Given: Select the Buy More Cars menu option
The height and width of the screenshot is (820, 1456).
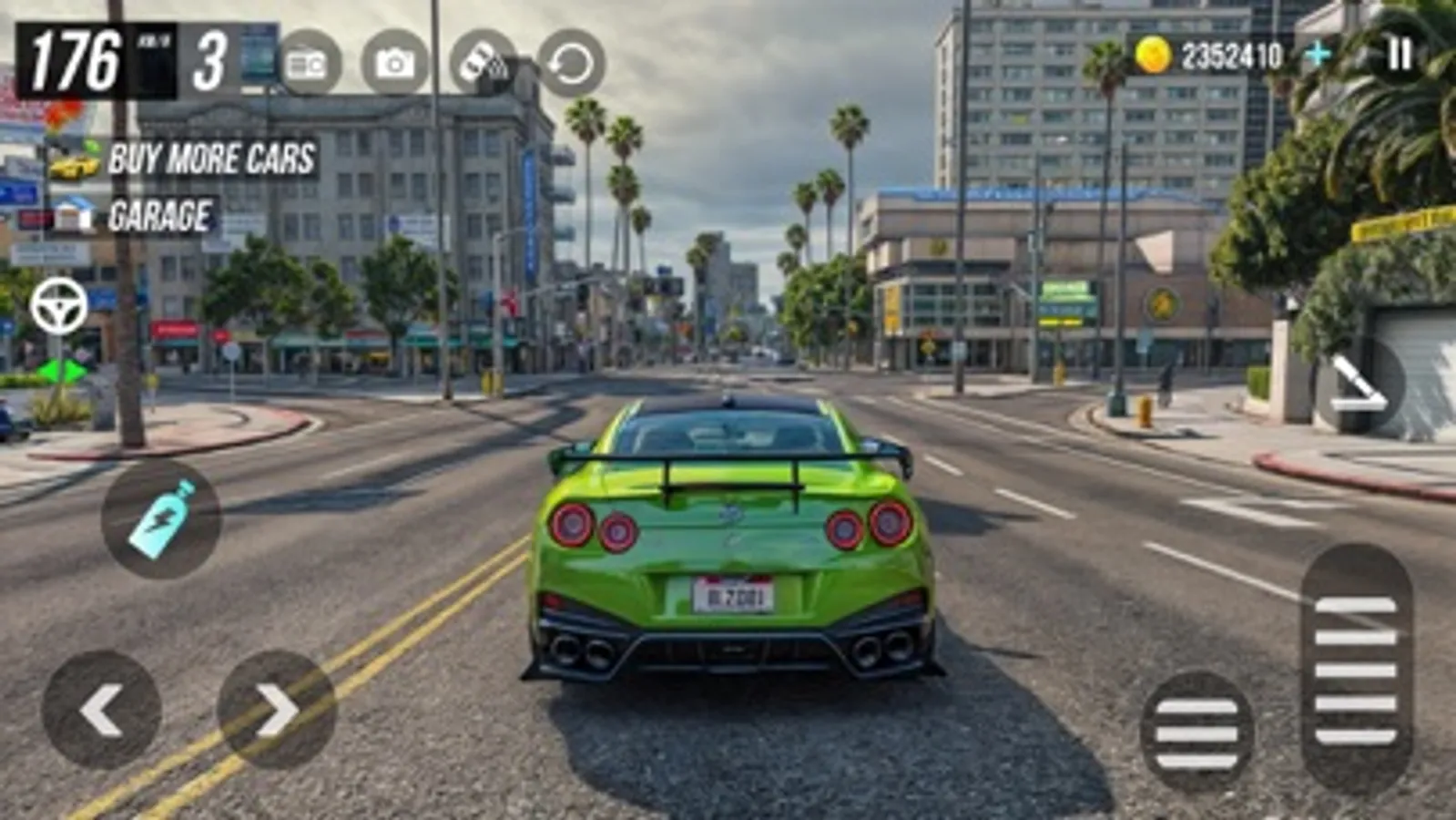Looking at the screenshot, I should point(209,160).
